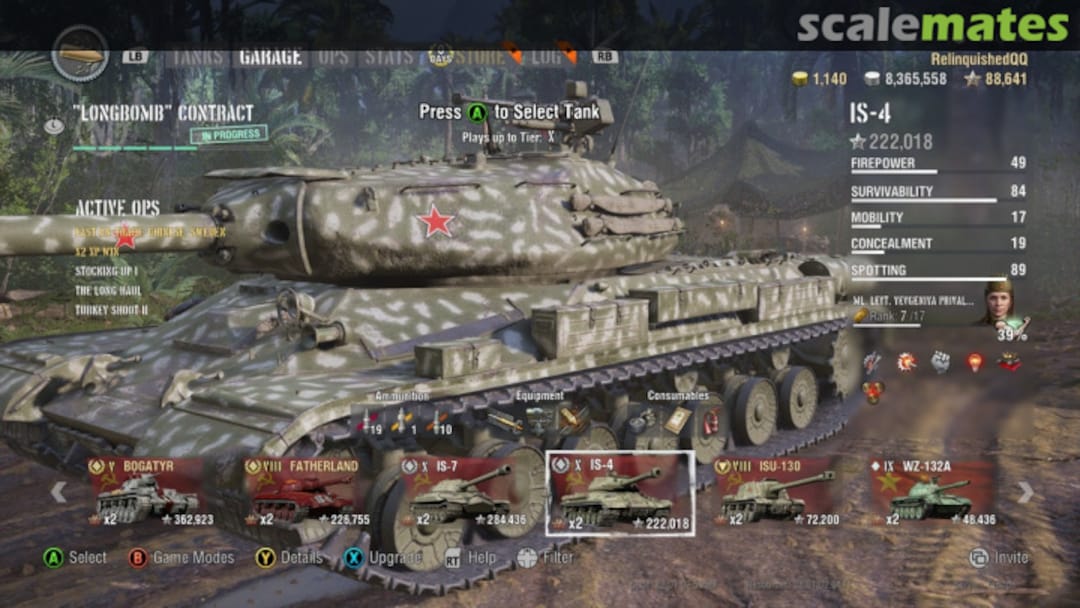Open the Stocking Up I op

tap(106, 271)
